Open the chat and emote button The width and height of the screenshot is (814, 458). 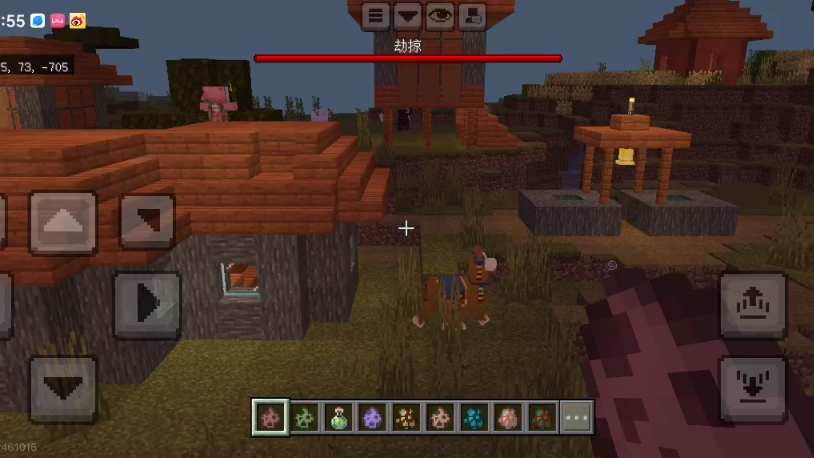471,15
